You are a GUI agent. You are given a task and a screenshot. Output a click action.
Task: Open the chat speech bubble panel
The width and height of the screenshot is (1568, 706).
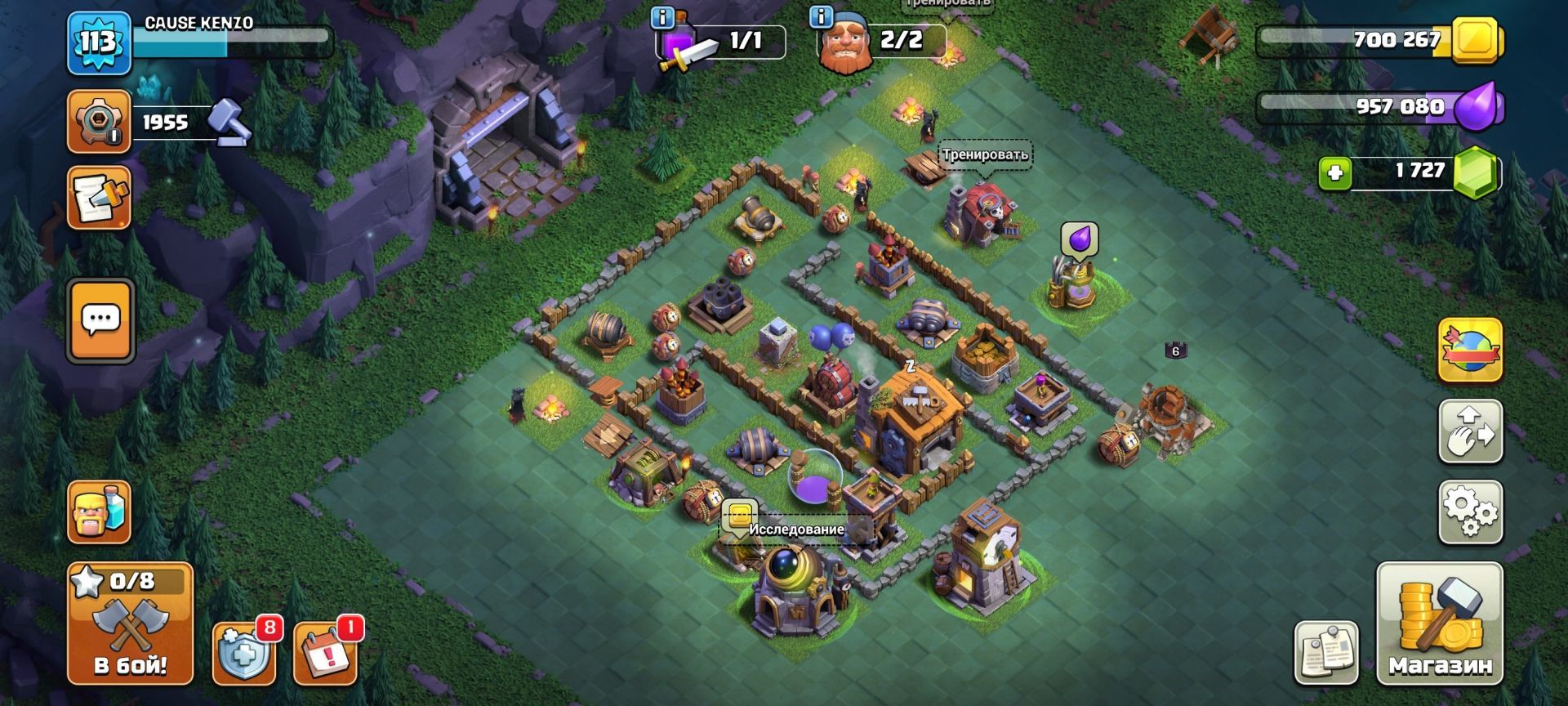(x=100, y=320)
